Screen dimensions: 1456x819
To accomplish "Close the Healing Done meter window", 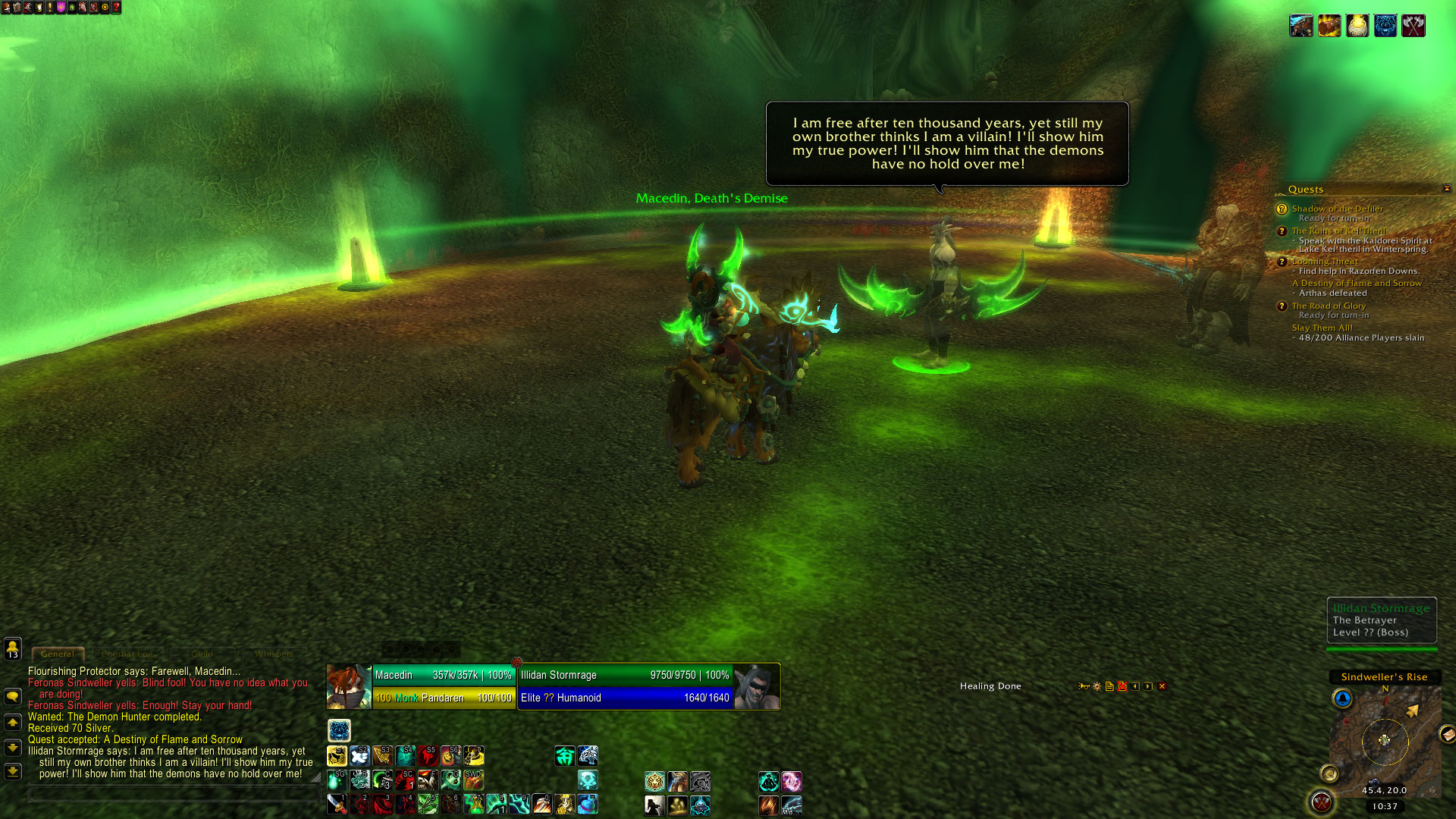I will 1162,686.
